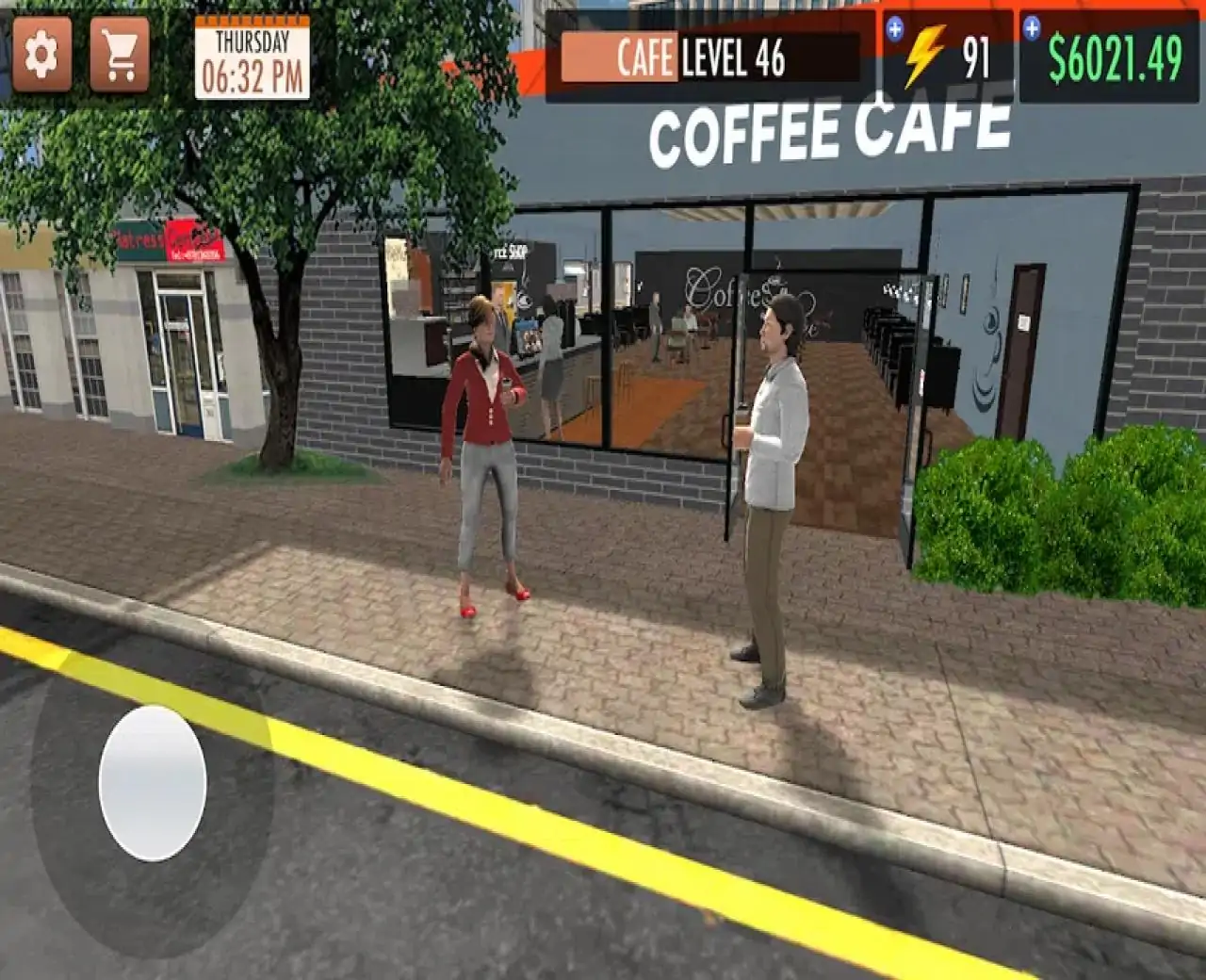Open the gear settings menu

[41, 56]
